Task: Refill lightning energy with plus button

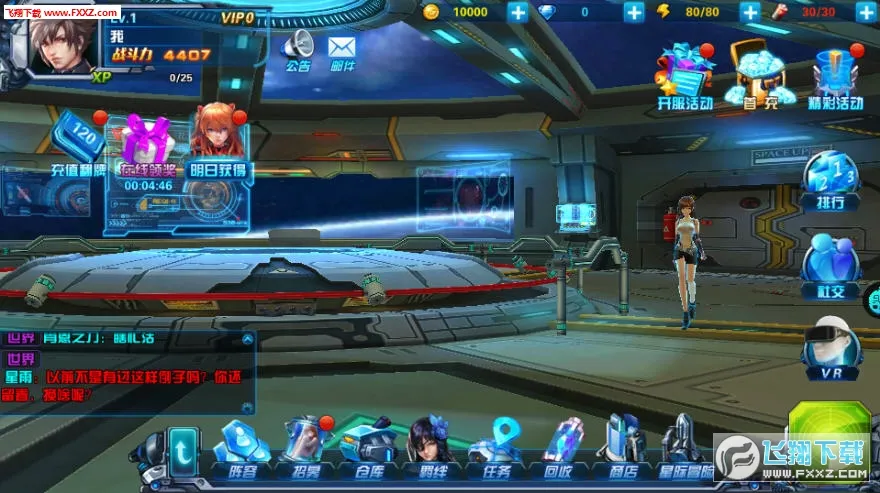Action: point(750,12)
